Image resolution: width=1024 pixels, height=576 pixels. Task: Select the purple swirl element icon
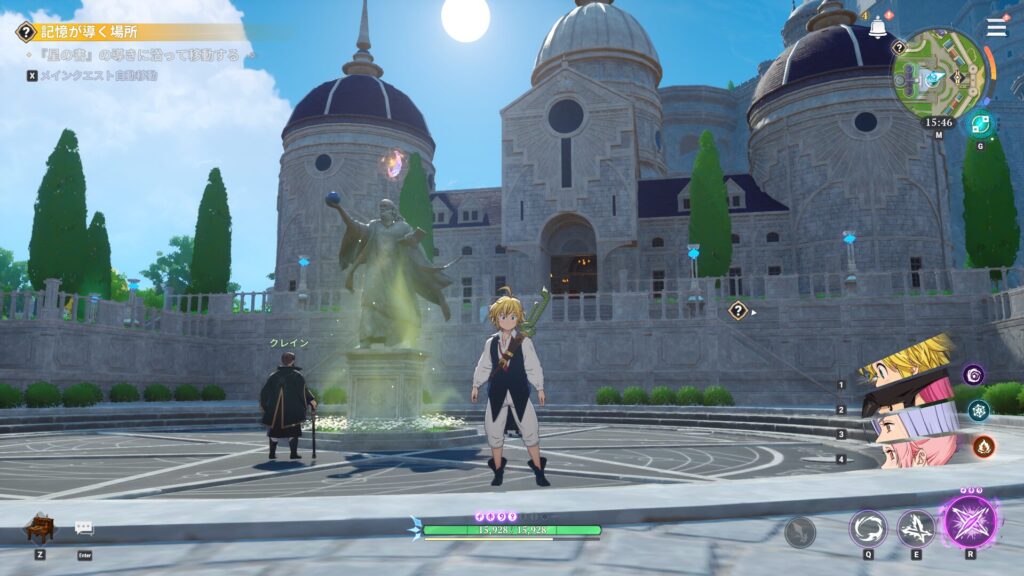point(973,375)
